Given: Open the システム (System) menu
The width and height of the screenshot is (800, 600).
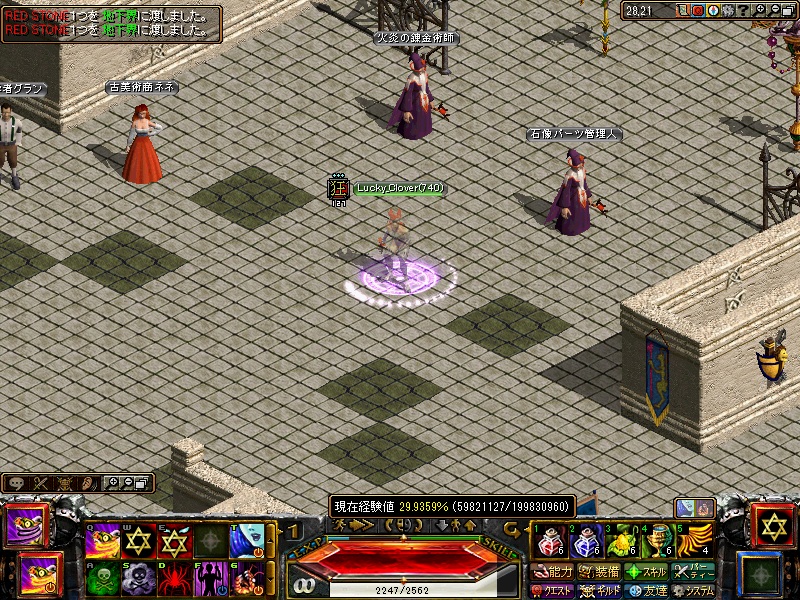Looking at the screenshot, I should [x=695, y=591].
